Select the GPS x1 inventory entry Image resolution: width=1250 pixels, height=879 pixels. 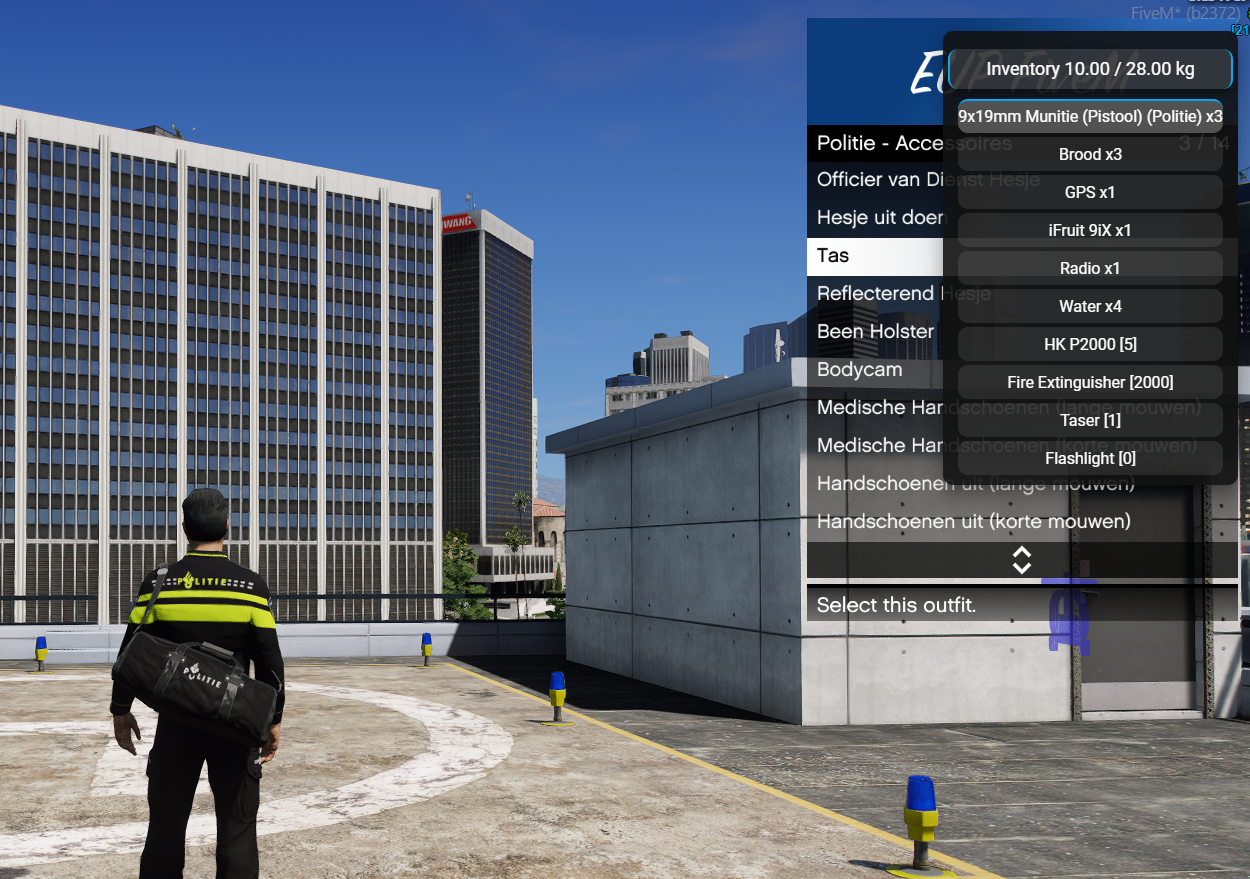coord(1090,192)
